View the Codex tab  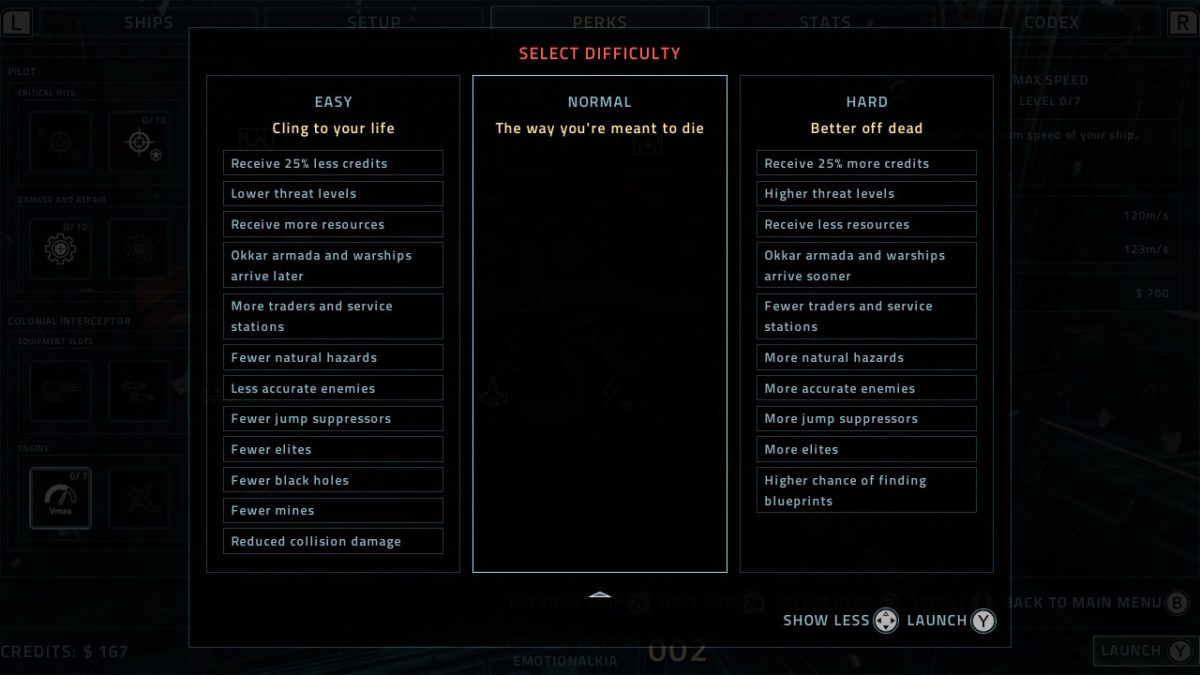point(1051,22)
